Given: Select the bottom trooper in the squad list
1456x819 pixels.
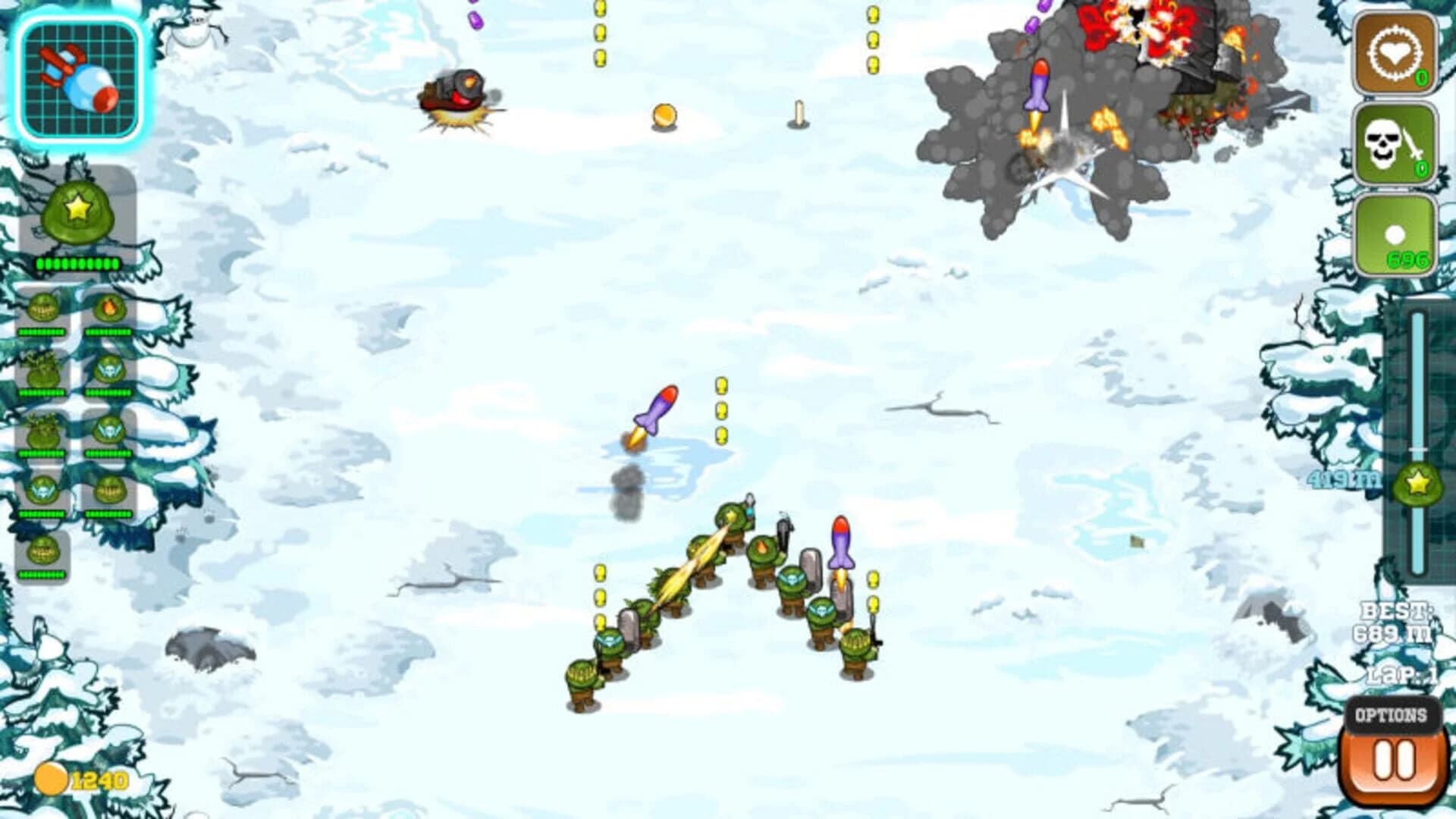Looking at the screenshot, I should point(43,552).
